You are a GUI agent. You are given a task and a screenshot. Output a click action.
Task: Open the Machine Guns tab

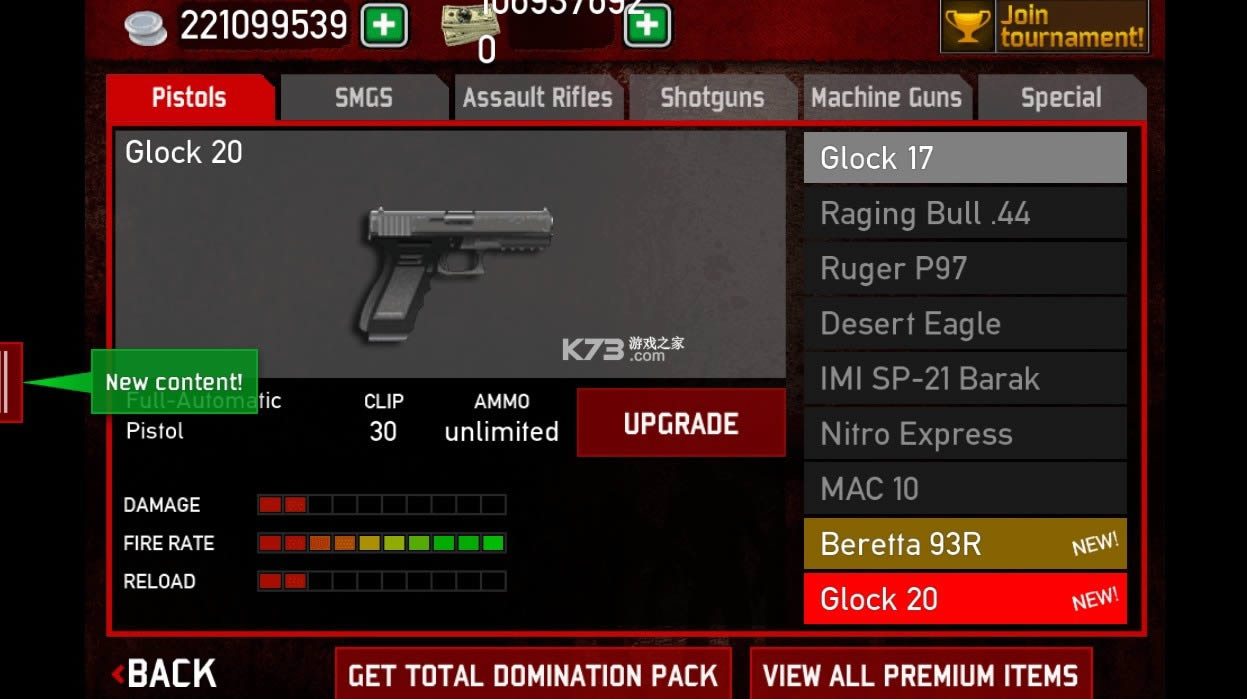(886, 98)
